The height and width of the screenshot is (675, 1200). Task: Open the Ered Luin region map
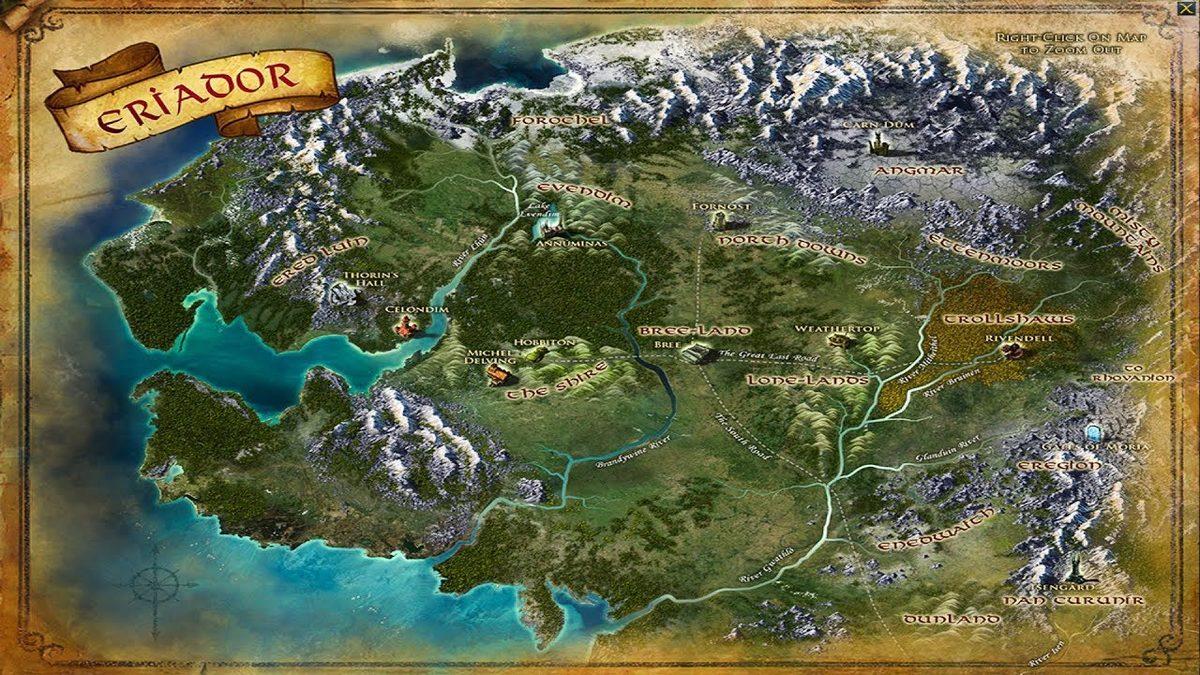pos(320,262)
